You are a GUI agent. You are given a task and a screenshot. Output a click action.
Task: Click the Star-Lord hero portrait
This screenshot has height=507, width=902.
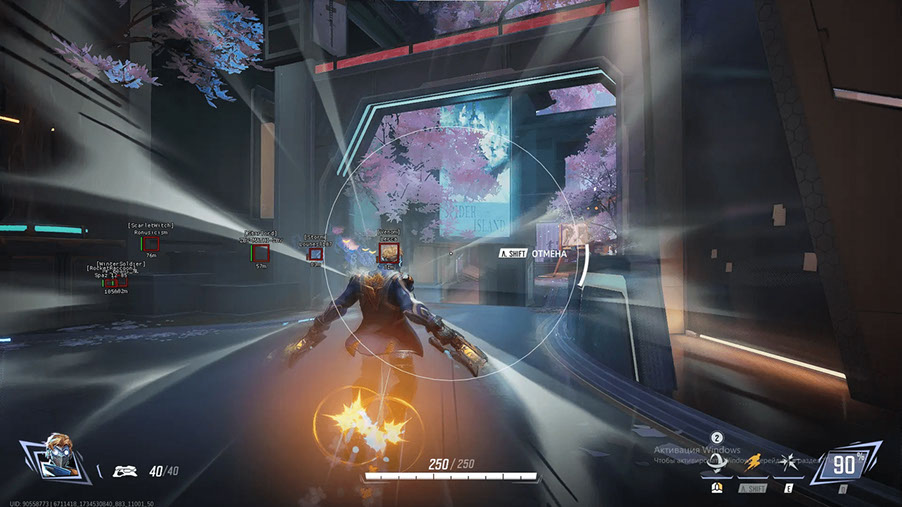click(x=50, y=461)
